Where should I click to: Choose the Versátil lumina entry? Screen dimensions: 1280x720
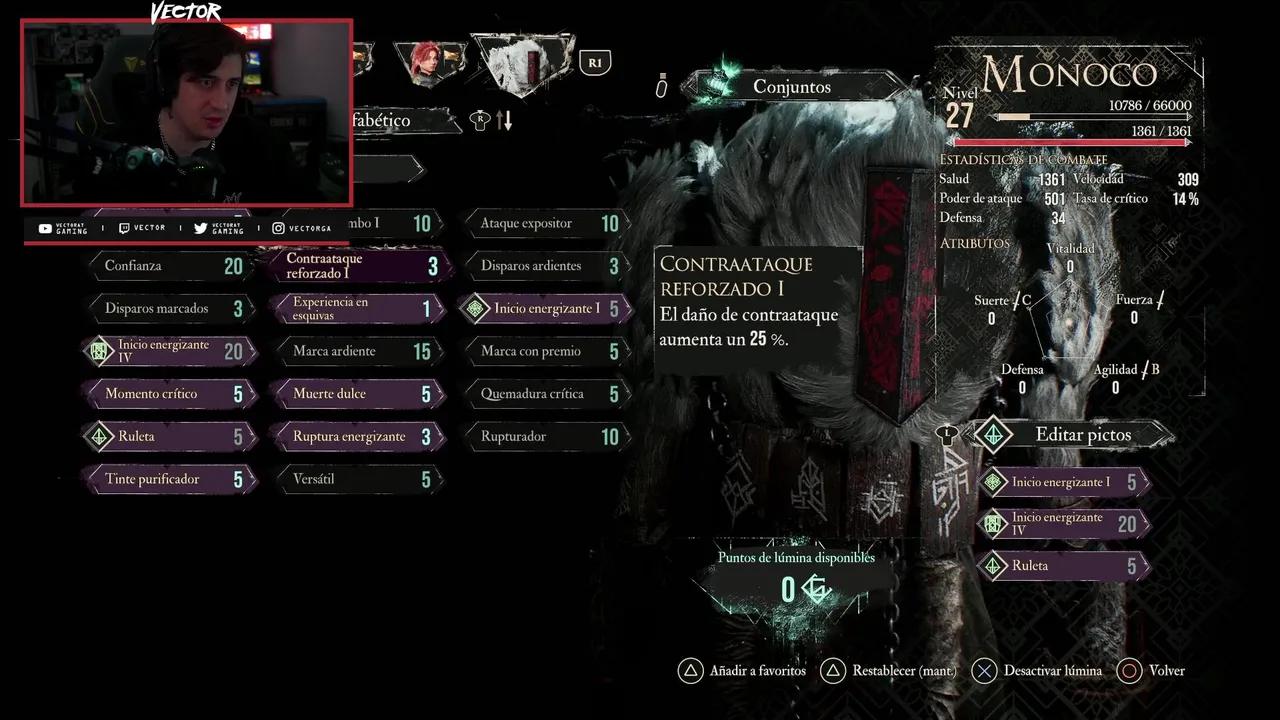pyautogui.click(x=358, y=480)
